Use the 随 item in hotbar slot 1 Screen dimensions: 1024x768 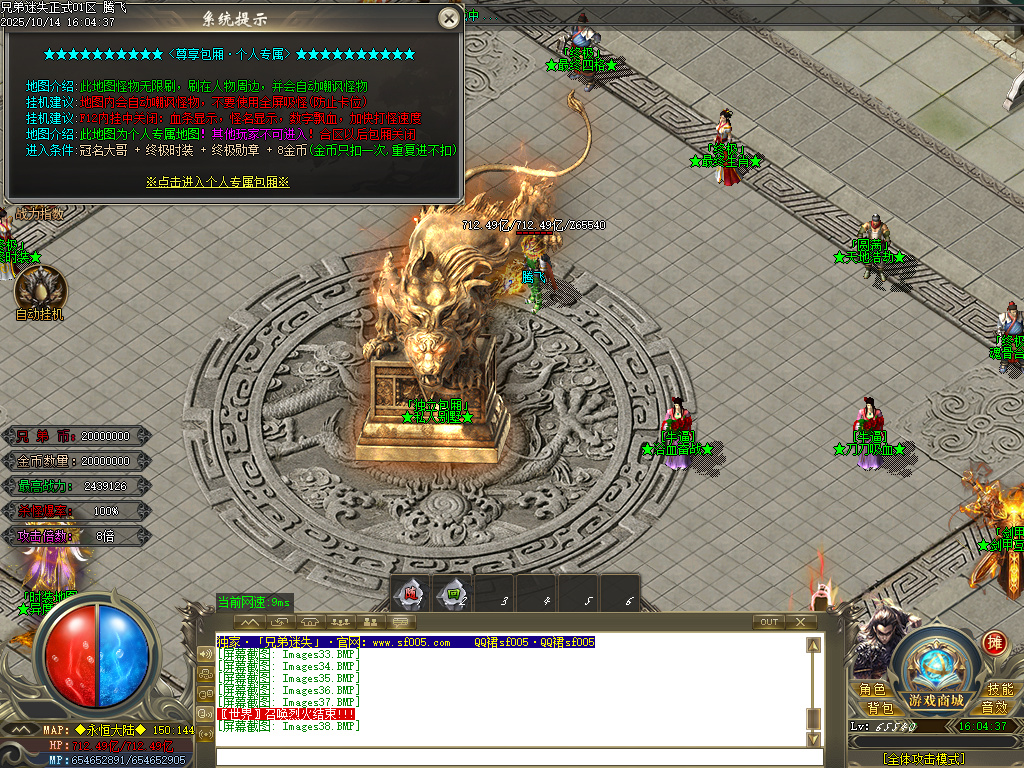[x=411, y=594]
